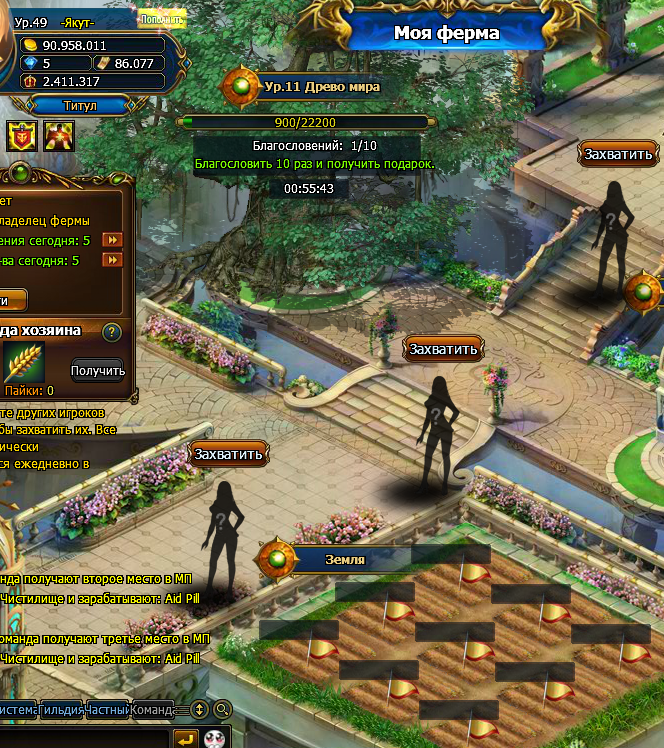The width and height of the screenshot is (664, 748).
Task: Click the Захватить button beside the stone staircase
Action: [x=444, y=349]
